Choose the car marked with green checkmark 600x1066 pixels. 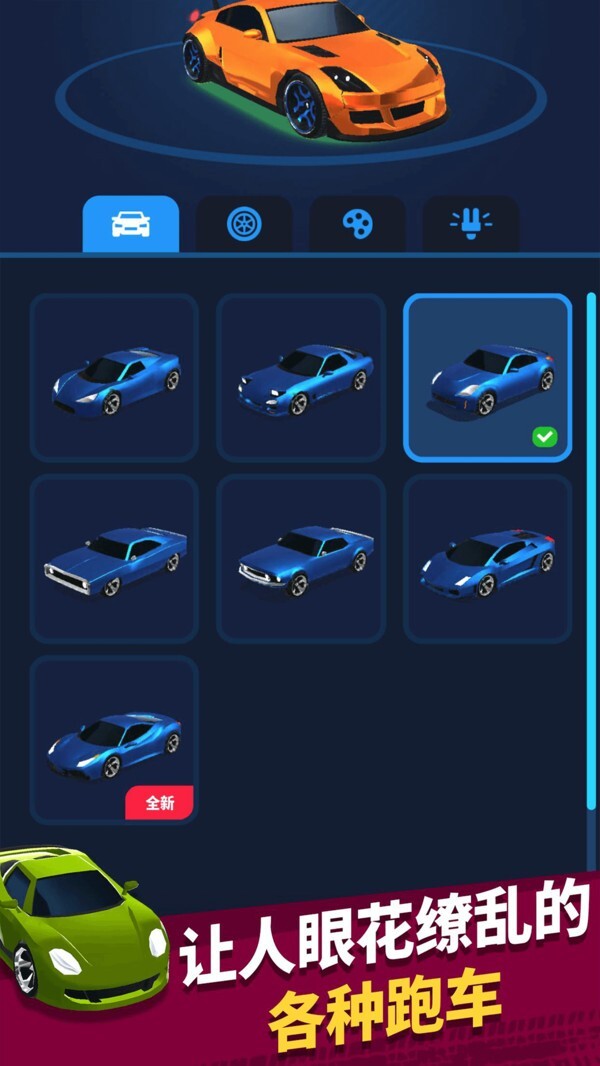click(x=487, y=378)
